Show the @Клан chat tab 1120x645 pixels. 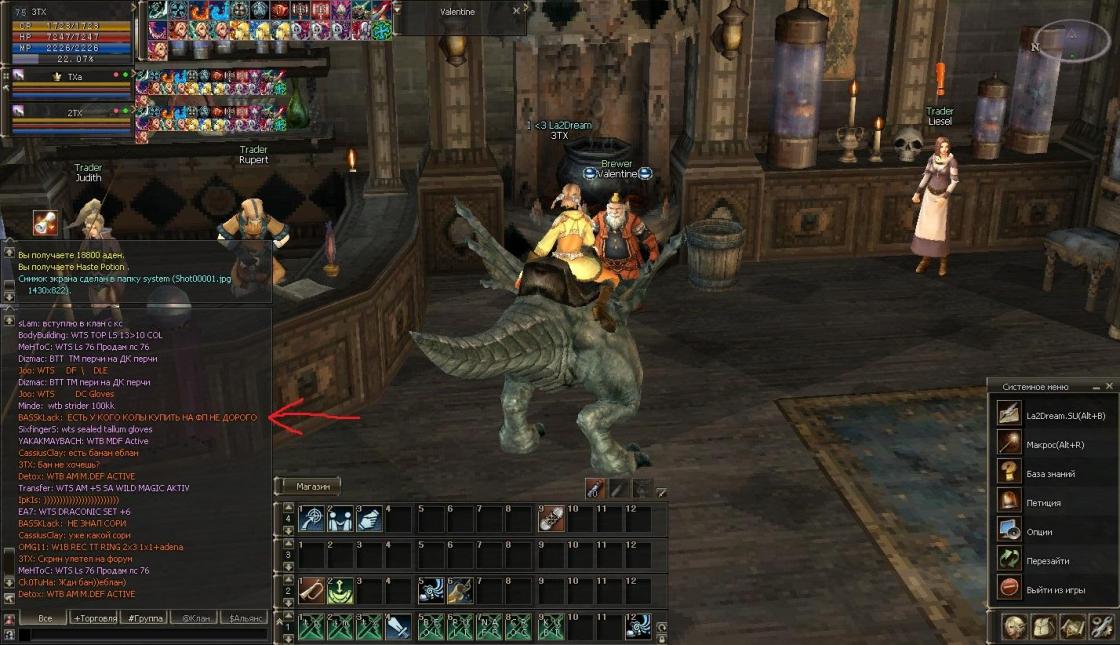tap(195, 619)
